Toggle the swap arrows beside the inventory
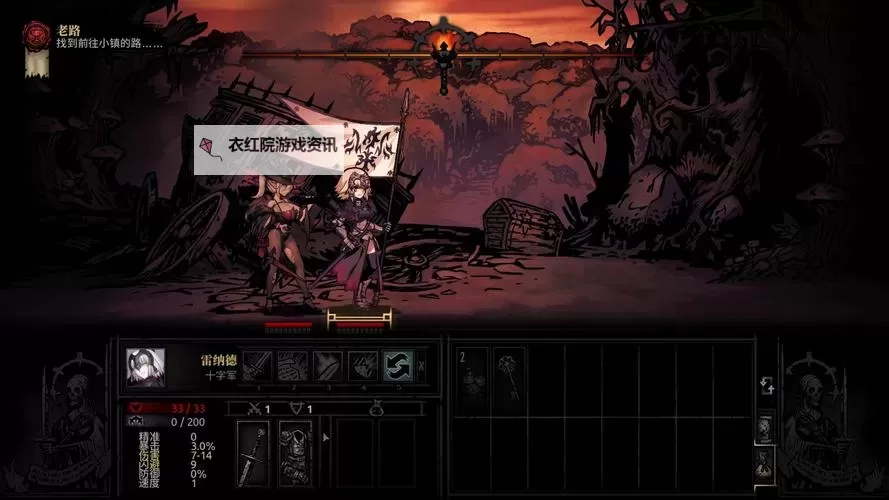The image size is (889, 500). (x=765, y=386)
